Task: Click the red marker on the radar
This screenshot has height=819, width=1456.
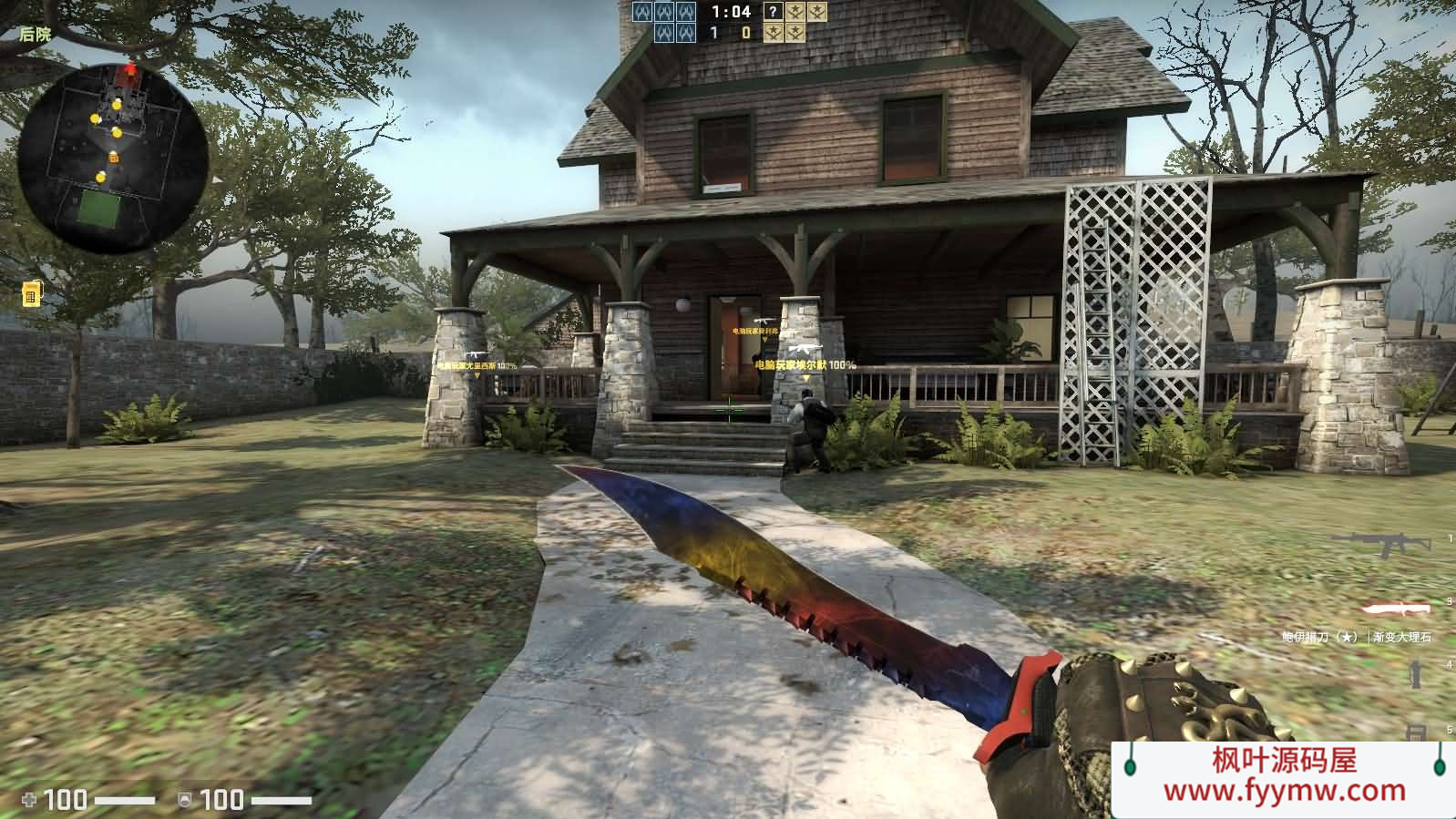Action: [130, 70]
